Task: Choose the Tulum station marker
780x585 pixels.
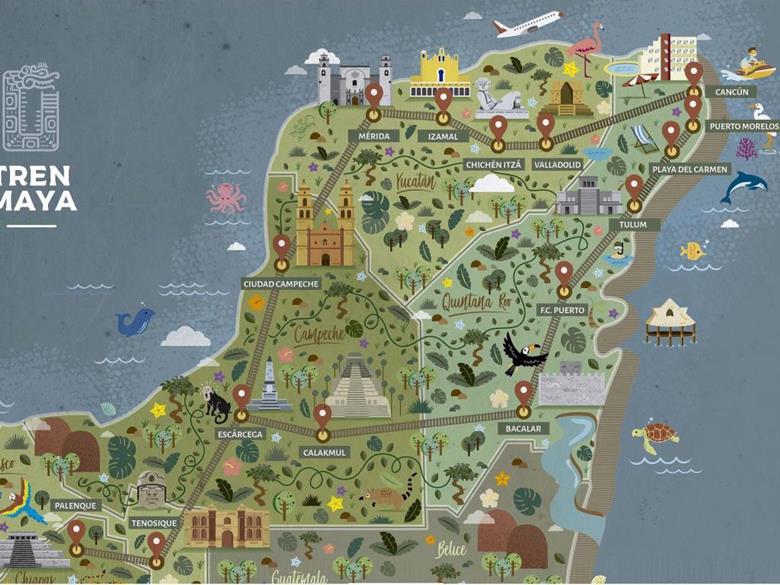Action: (x=634, y=187)
